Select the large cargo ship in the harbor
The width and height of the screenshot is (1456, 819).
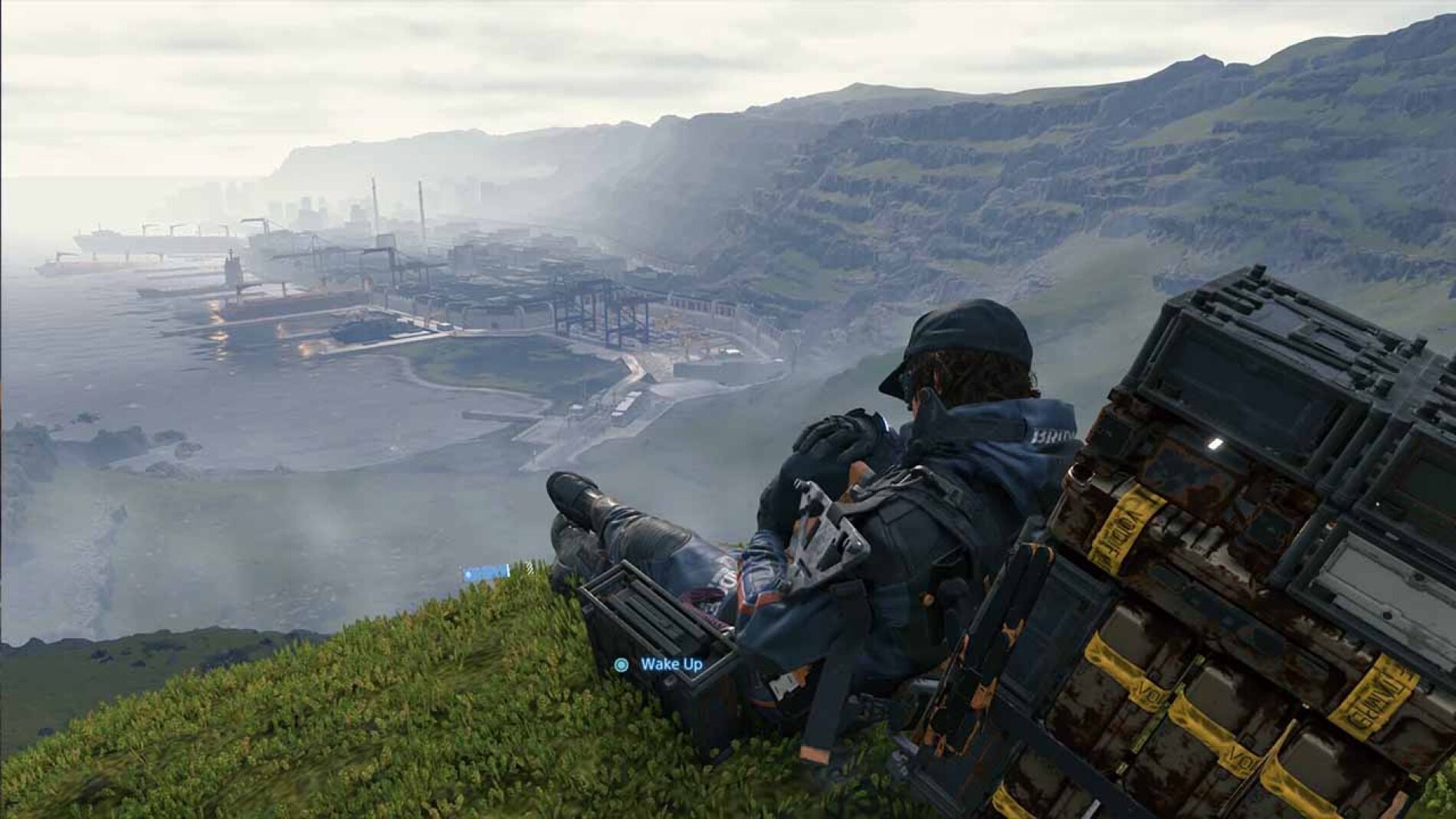(x=153, y=238)
